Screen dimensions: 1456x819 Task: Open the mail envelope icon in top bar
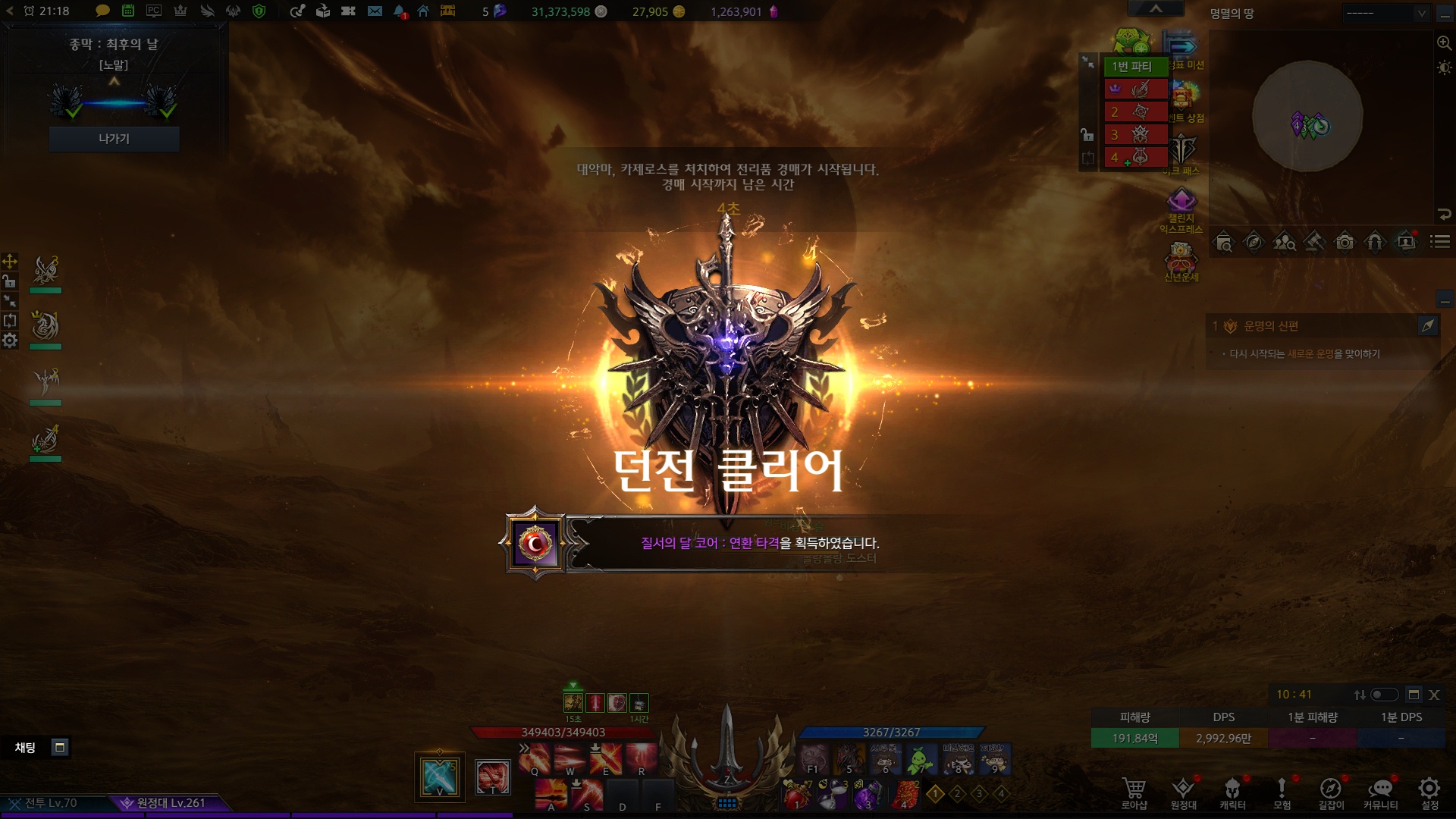[x=375, y=11]
